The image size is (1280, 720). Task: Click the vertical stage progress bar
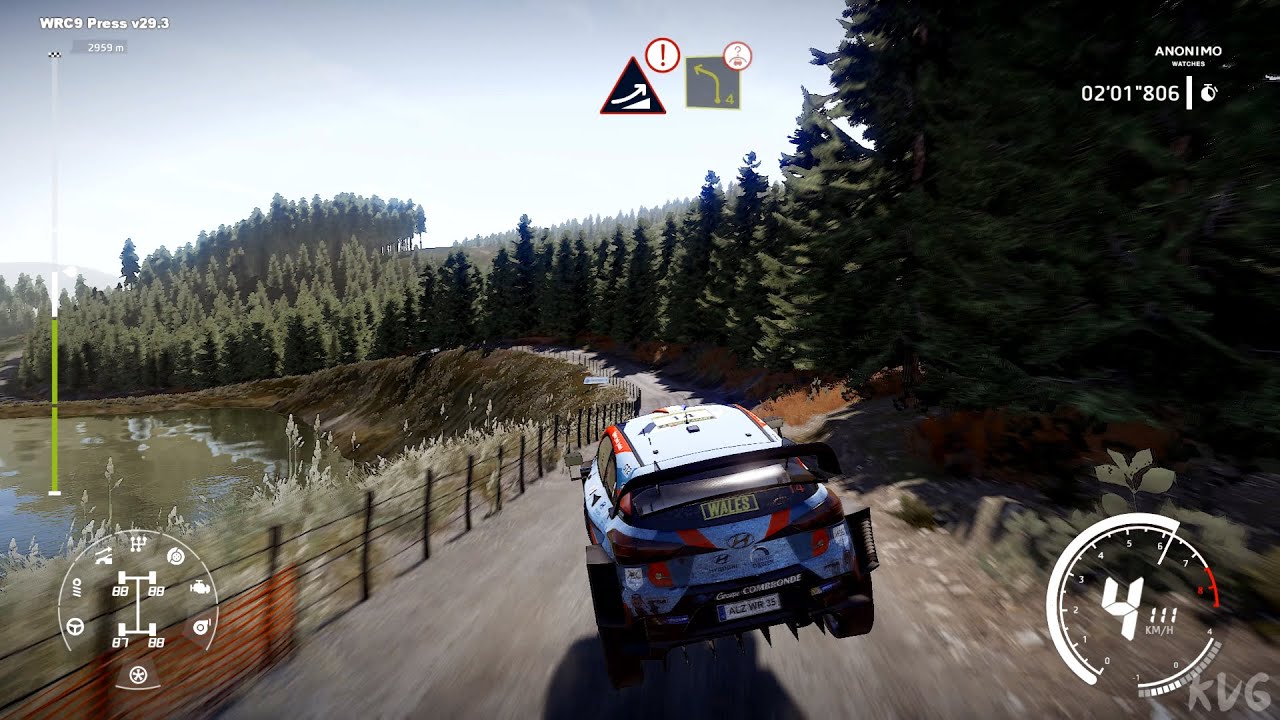click(x=54, y=272)
